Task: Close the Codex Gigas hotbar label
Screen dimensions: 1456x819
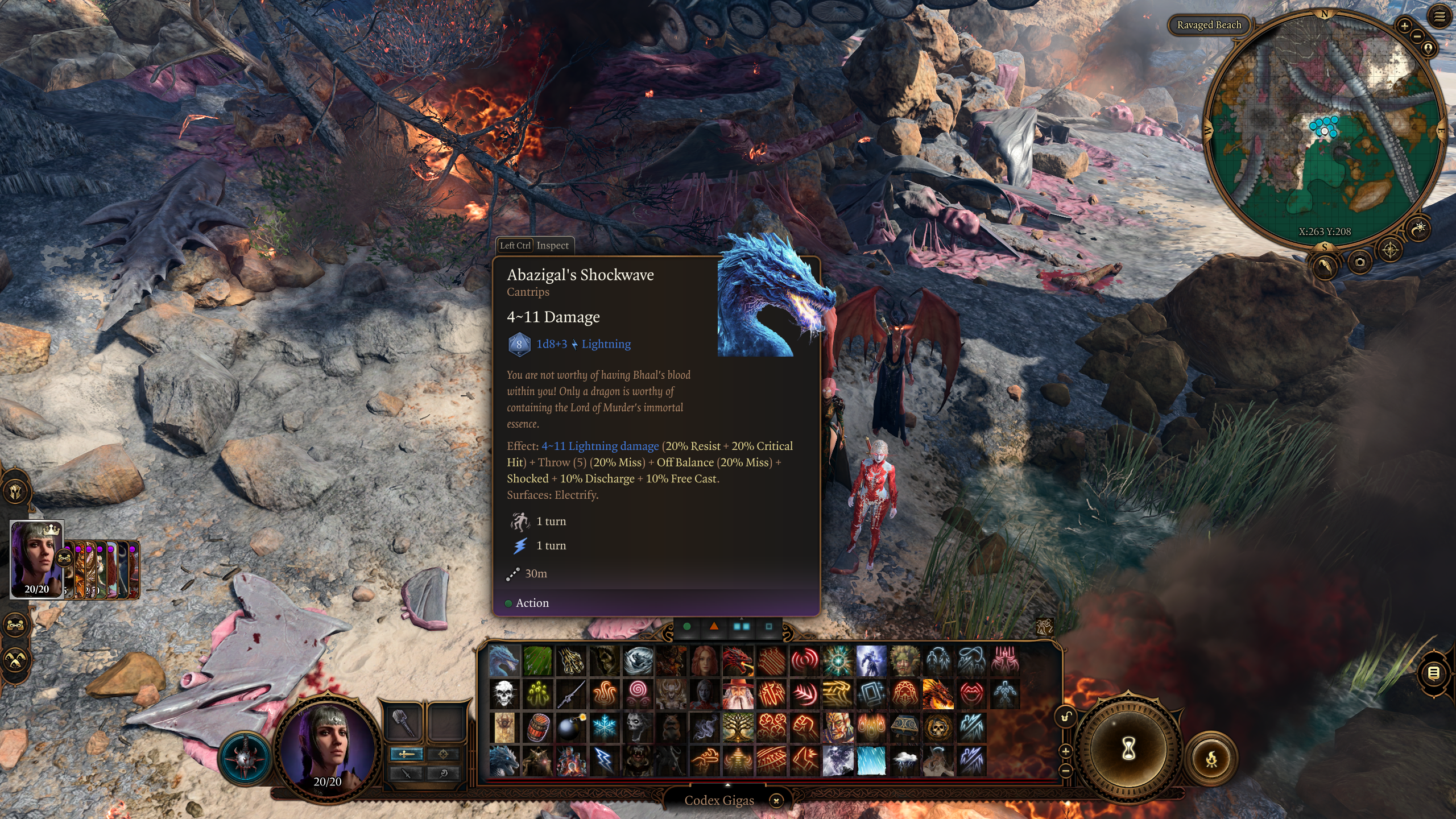Action: (776, 801)
